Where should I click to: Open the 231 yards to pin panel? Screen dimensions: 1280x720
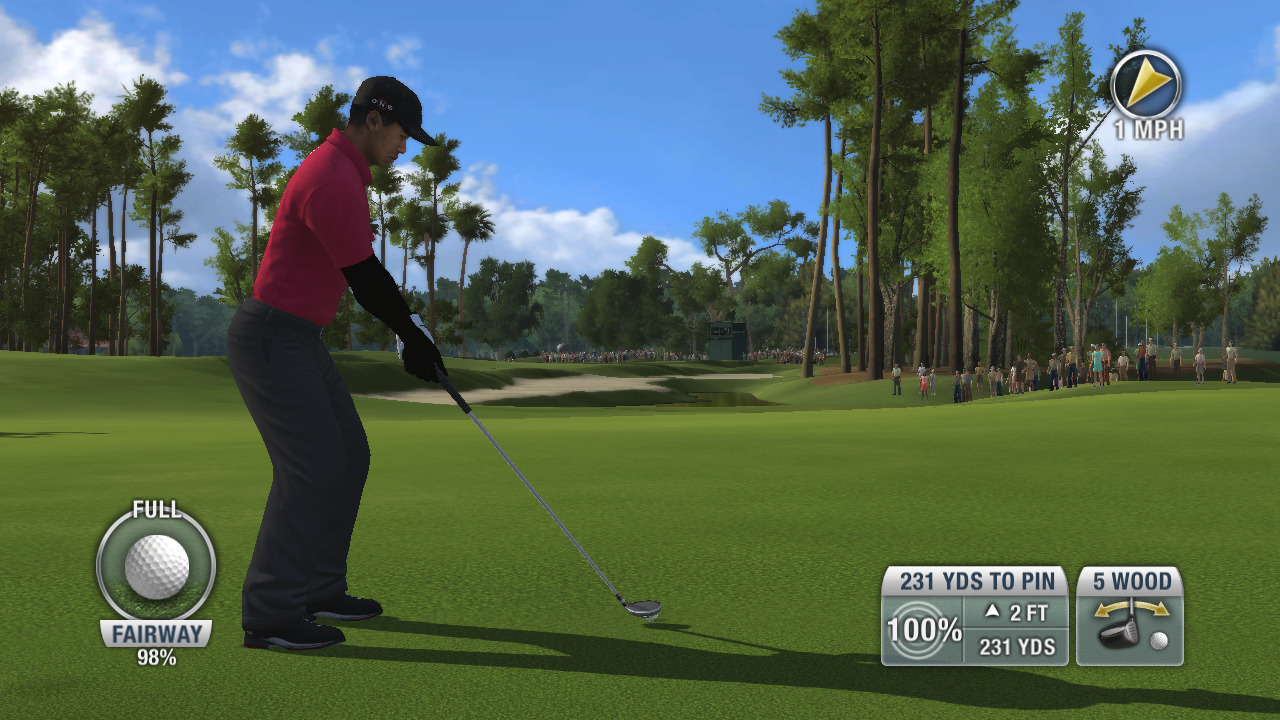coord(973,581)
